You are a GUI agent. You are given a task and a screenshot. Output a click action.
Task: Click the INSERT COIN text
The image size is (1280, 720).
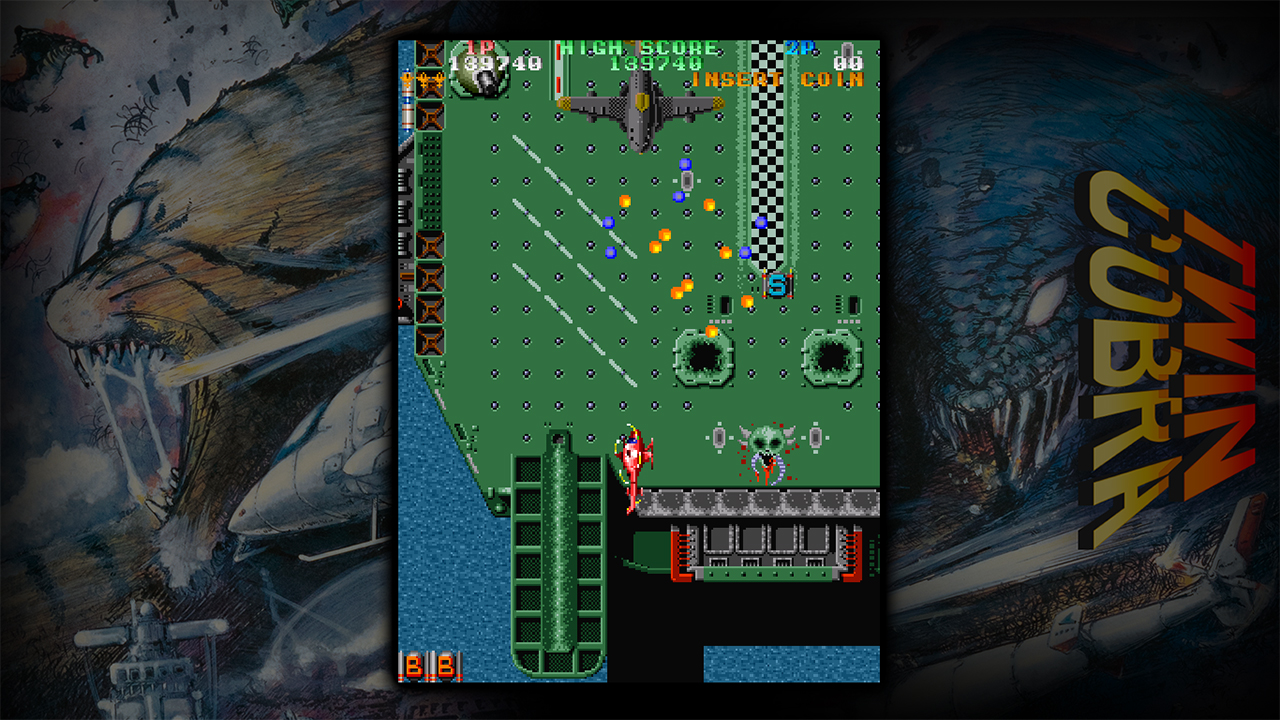(x=775, y=79)
